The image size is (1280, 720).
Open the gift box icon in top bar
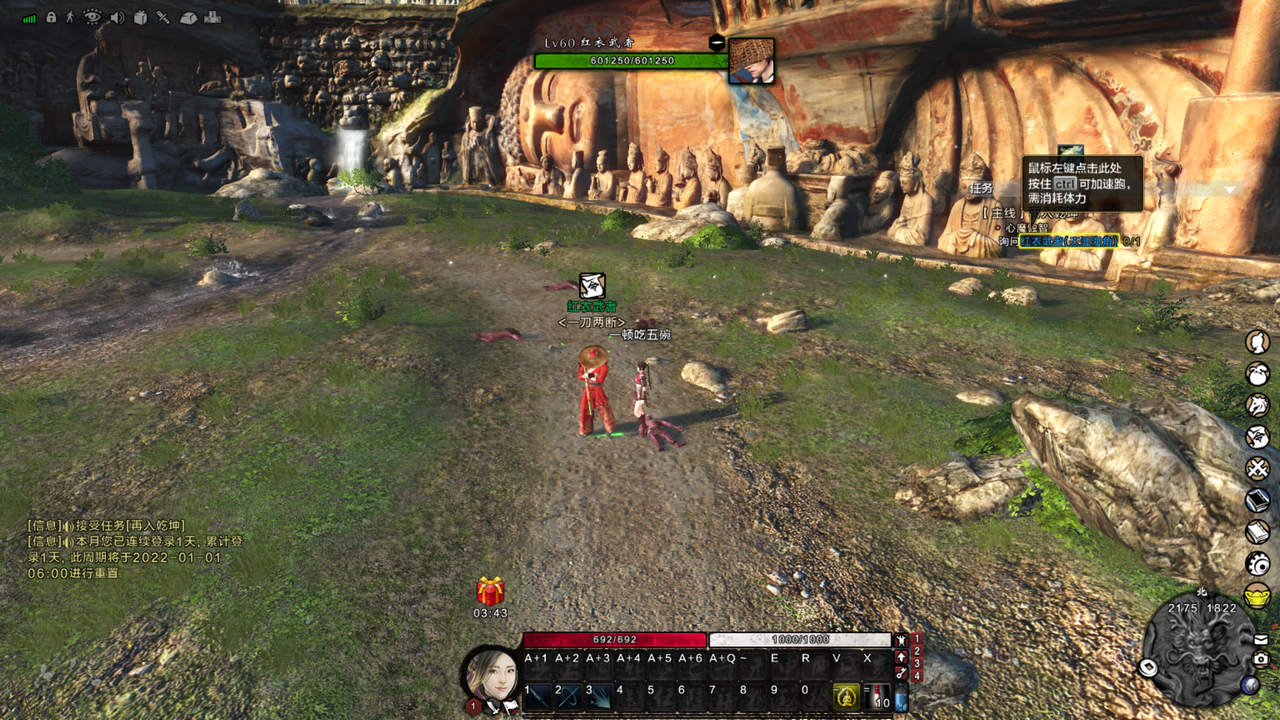click(x=140, y=17)
